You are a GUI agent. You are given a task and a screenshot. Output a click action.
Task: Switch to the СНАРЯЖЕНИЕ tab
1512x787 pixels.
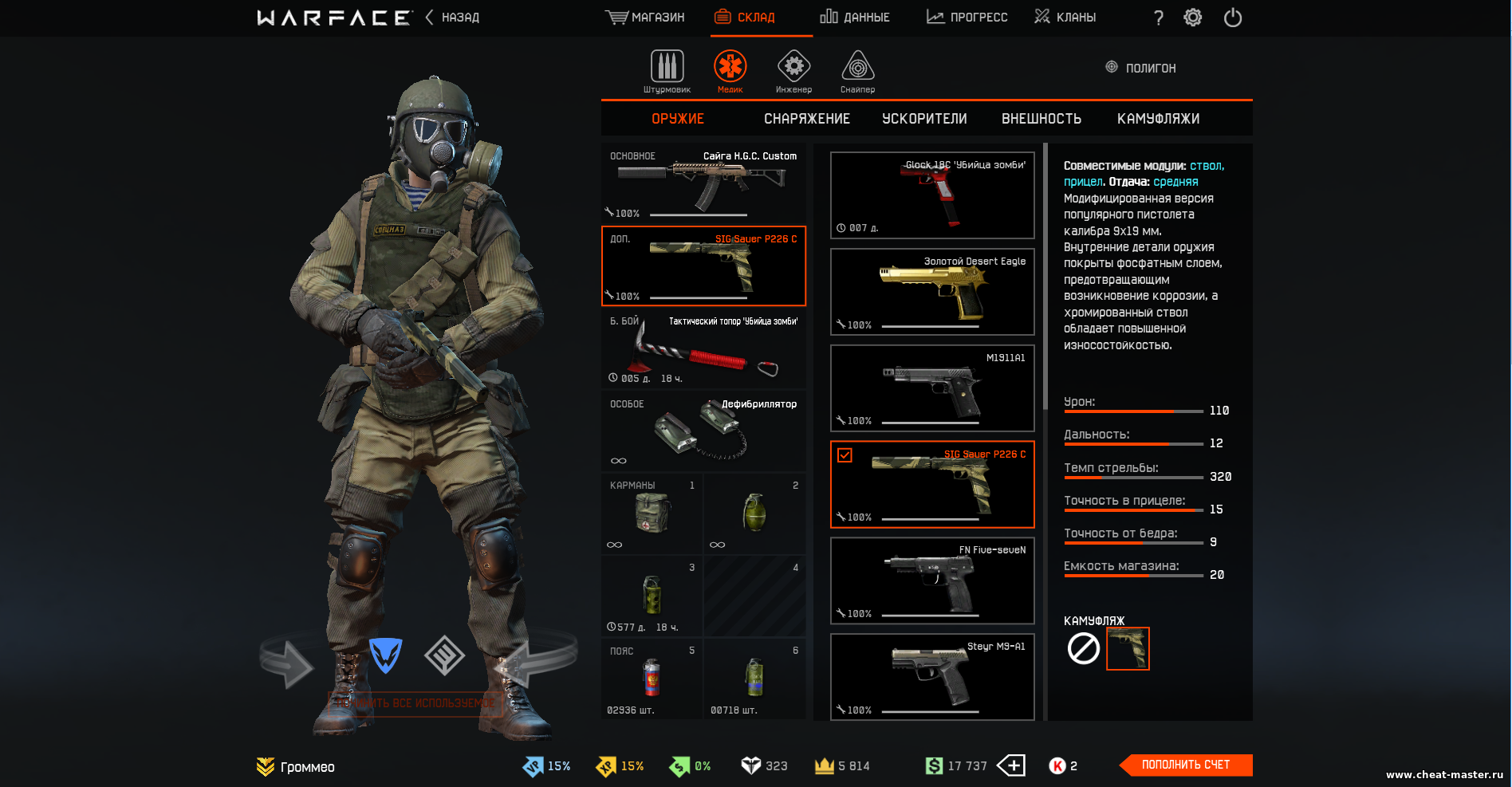[x=807, y=119]
